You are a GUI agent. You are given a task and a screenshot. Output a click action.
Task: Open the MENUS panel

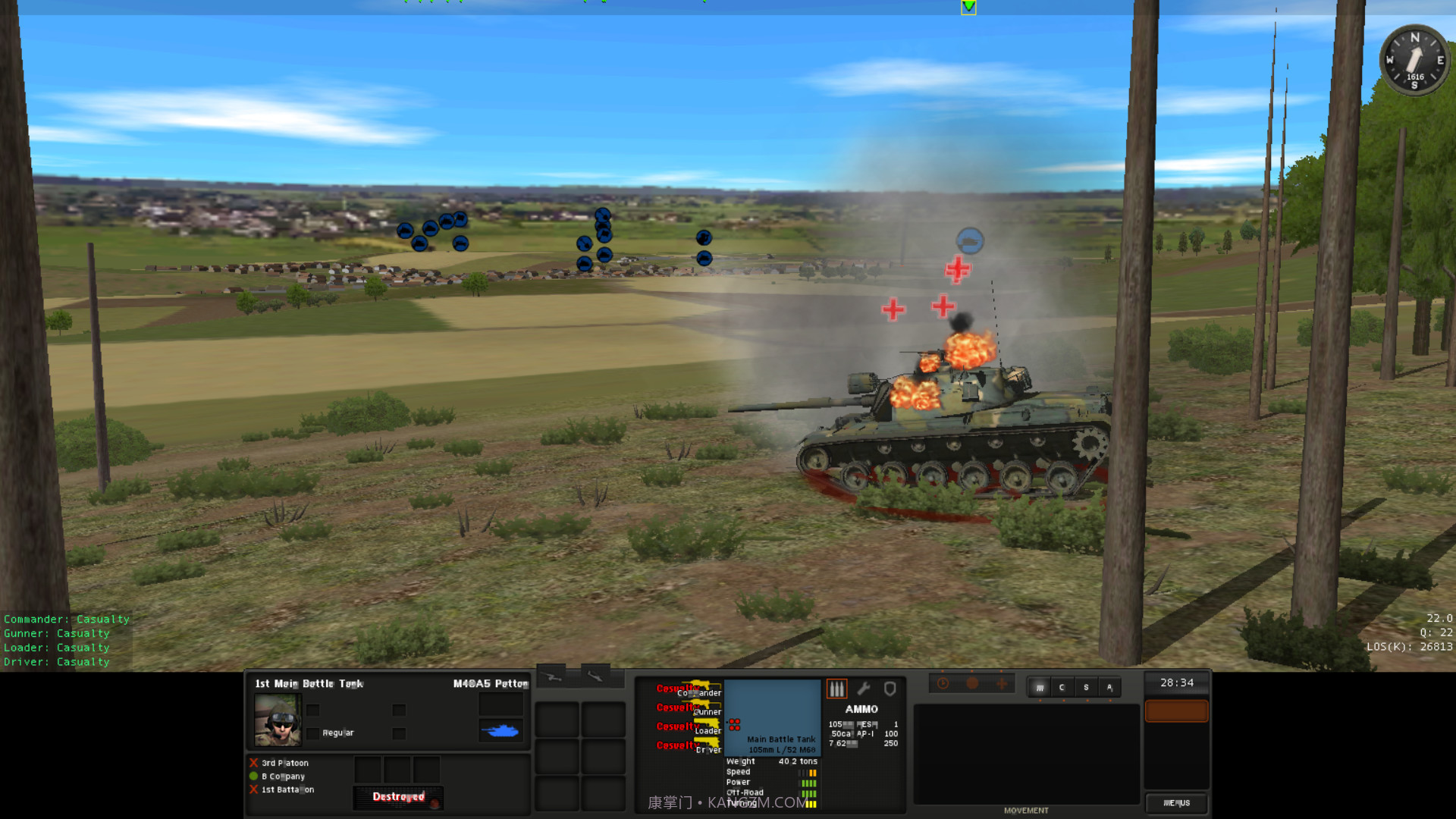(x=1178, y=803)
